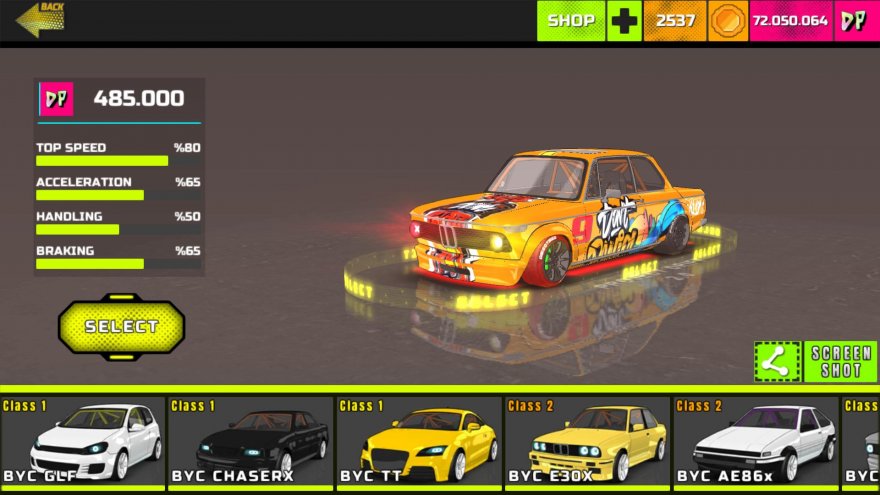Screen dimensions: 880x495
Task: Pick the white BYC AE86x car
Action: pos(756,441)
